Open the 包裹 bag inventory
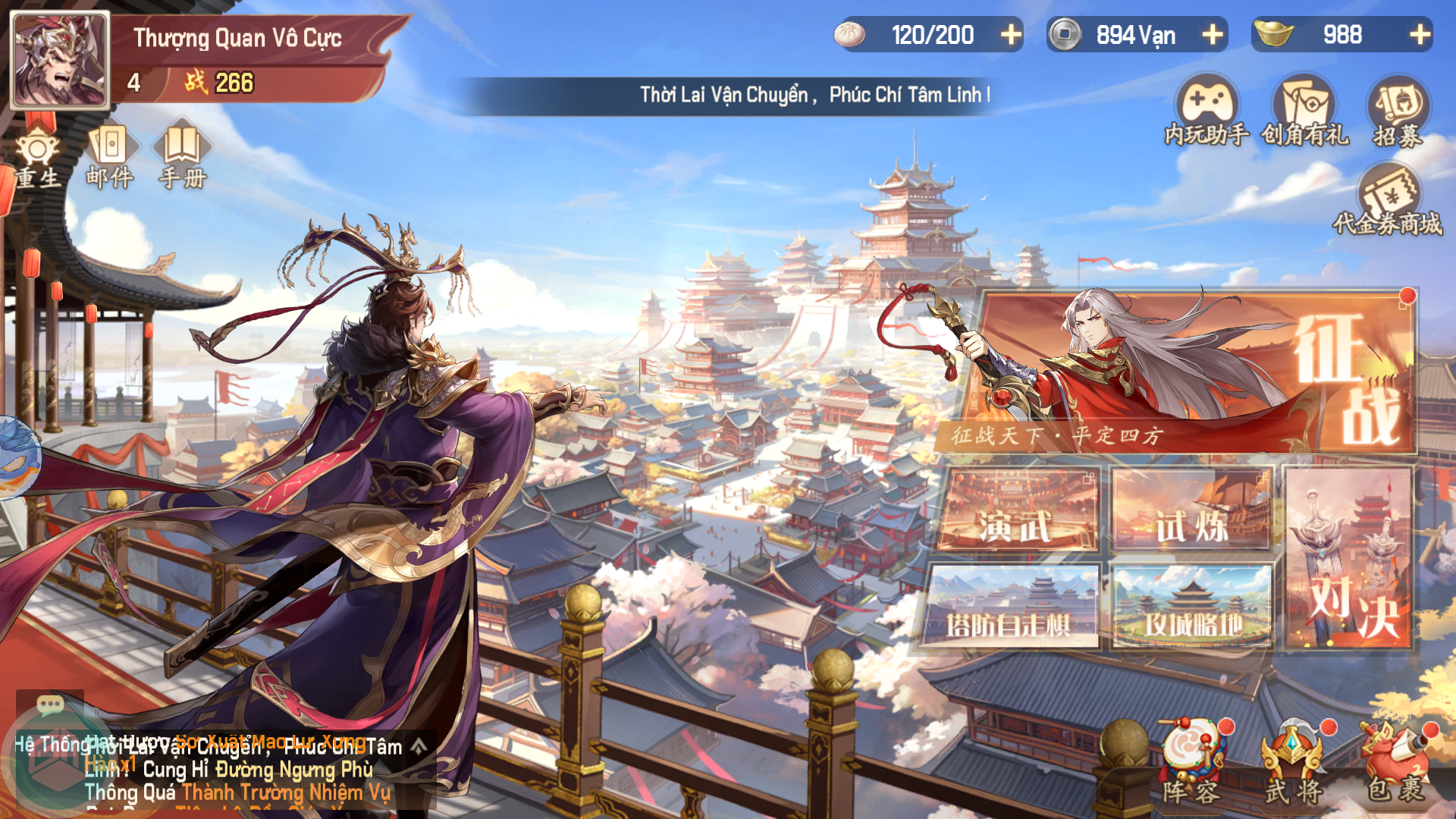This screenshot has width=1456, height=819. click(1395, 764)
